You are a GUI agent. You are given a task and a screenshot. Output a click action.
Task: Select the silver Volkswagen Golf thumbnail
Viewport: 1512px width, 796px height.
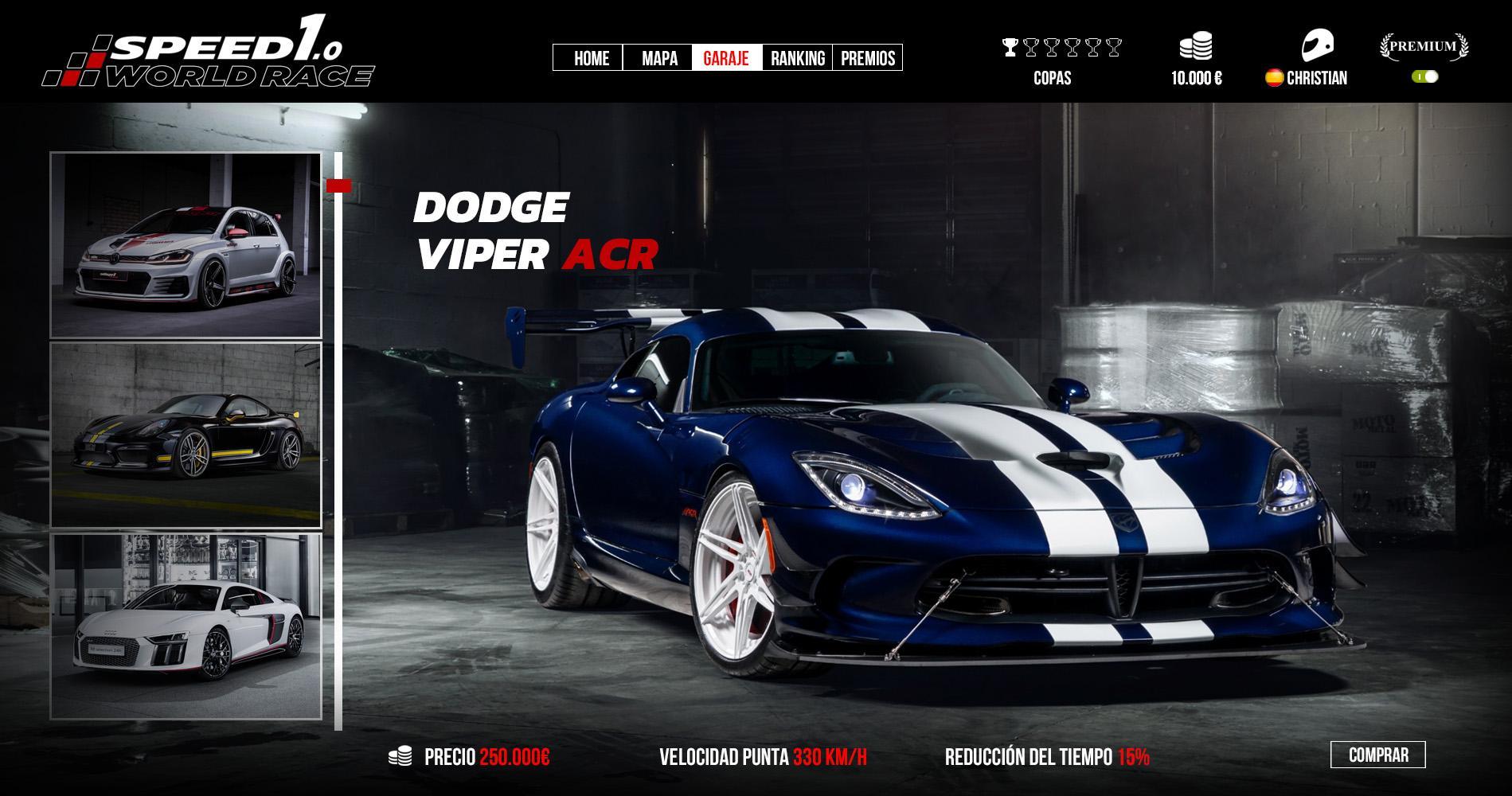tap(186, 245)
